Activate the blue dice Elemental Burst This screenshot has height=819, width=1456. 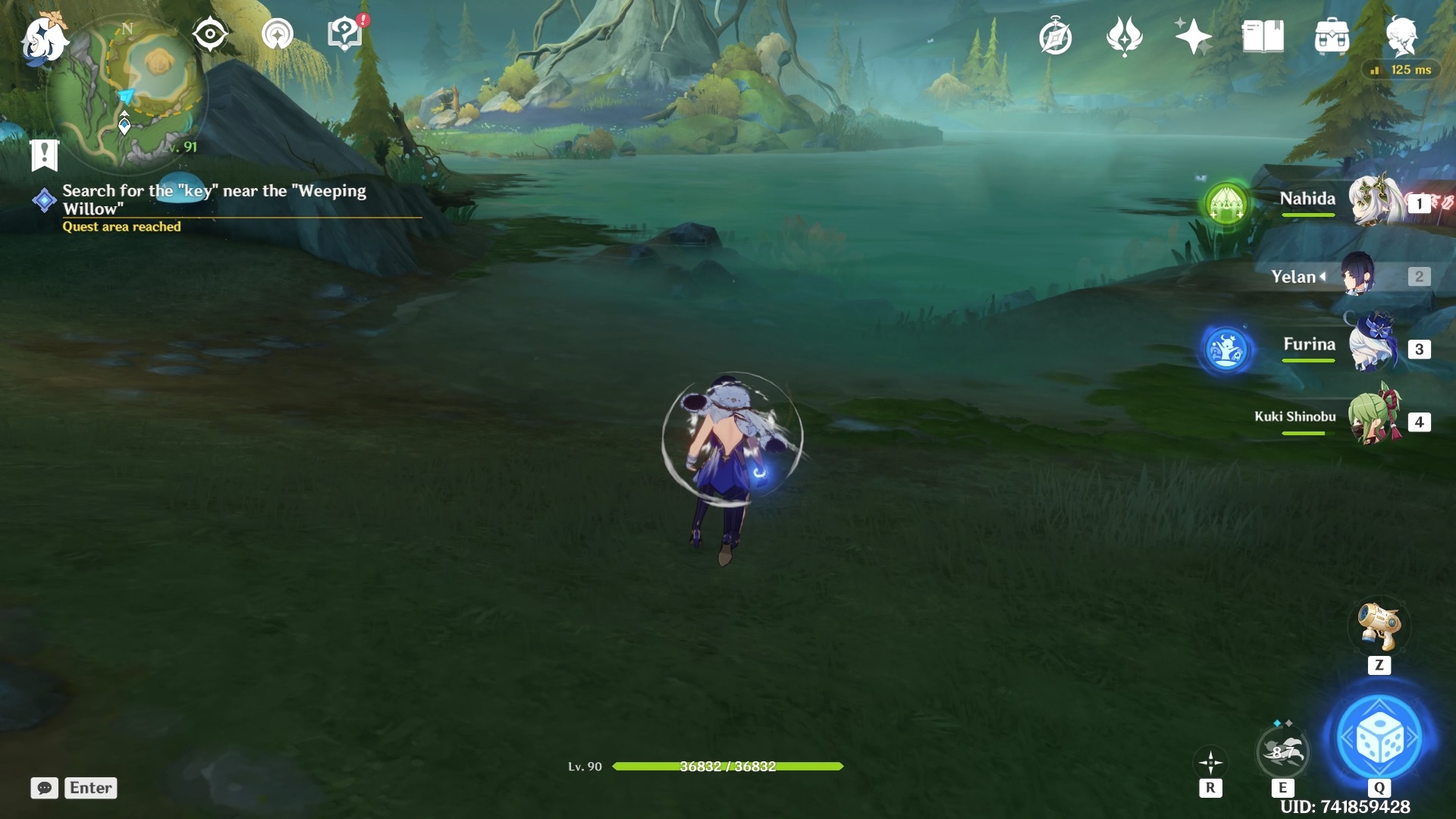coord(1379,738)
